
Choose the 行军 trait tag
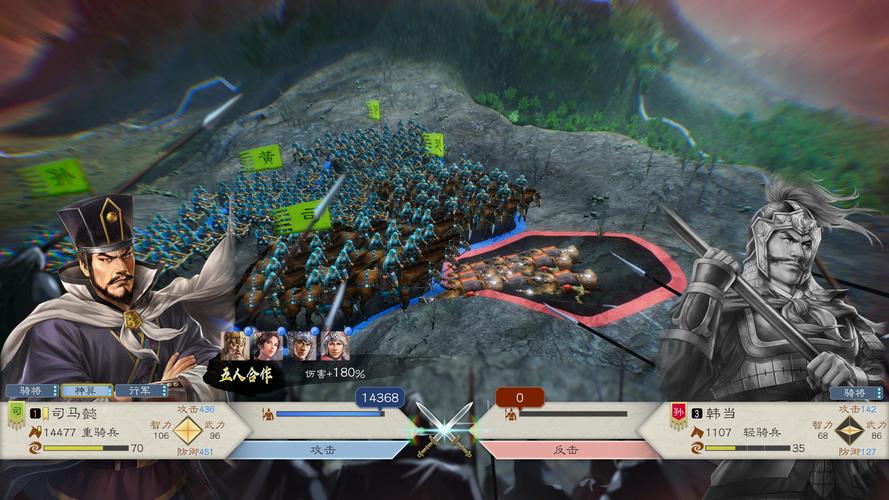coord(139,391)
